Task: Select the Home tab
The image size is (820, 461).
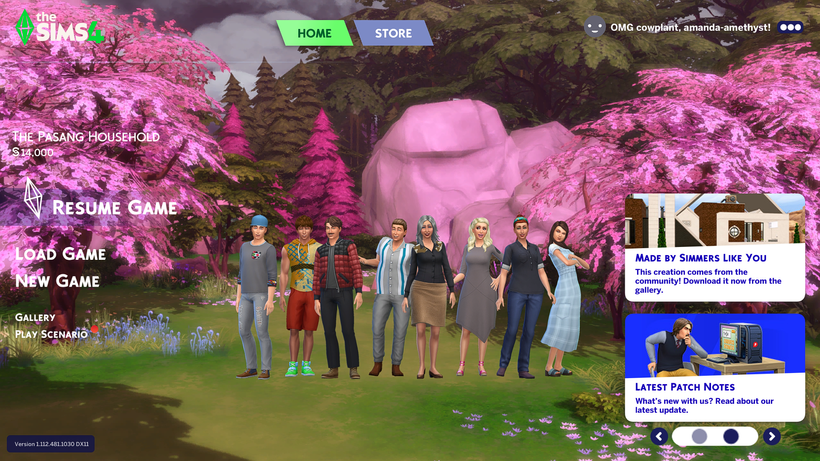Action: click(x=314, y=33)
